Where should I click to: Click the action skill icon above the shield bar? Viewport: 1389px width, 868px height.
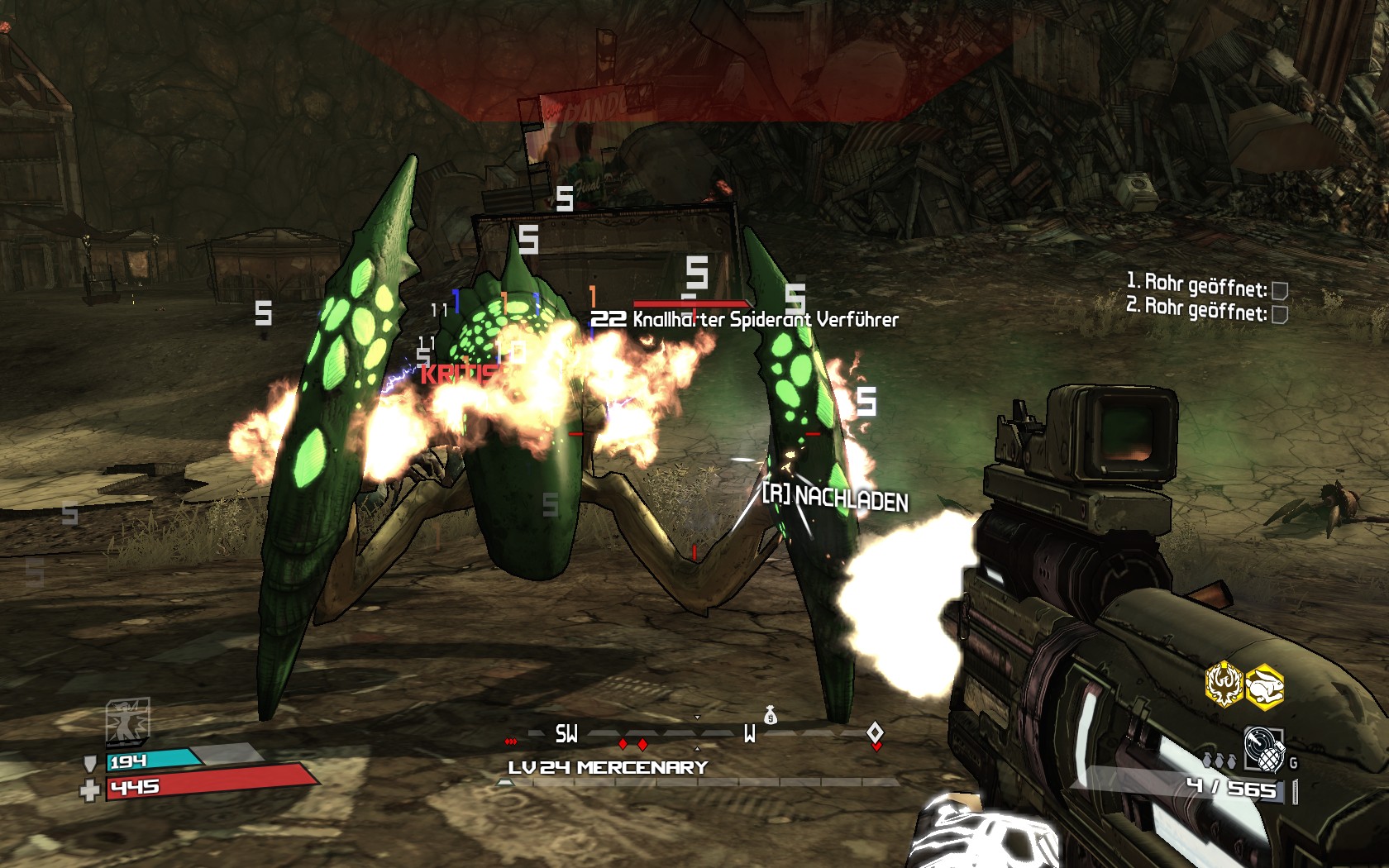click(127, 721)
